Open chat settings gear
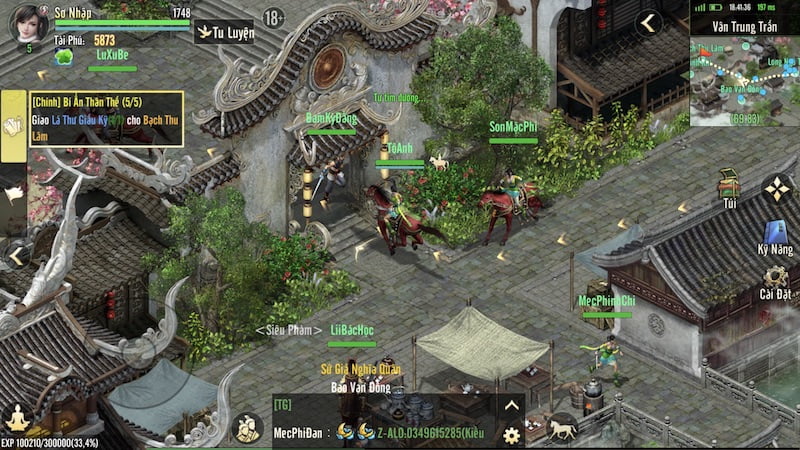 pyautogui.click(x=511, y=435)
